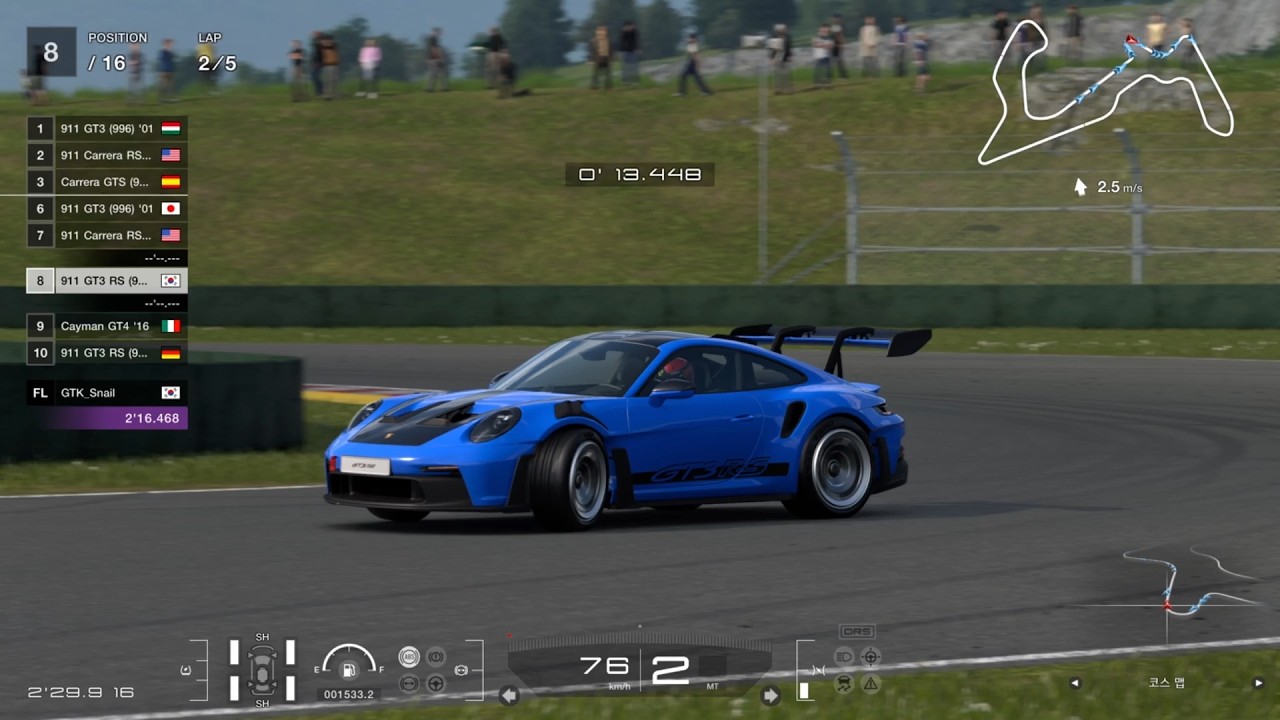Viewport: 1280px width, 720px height.
Task: Click the steering wheel assist icon
Action: pos(436,684)
